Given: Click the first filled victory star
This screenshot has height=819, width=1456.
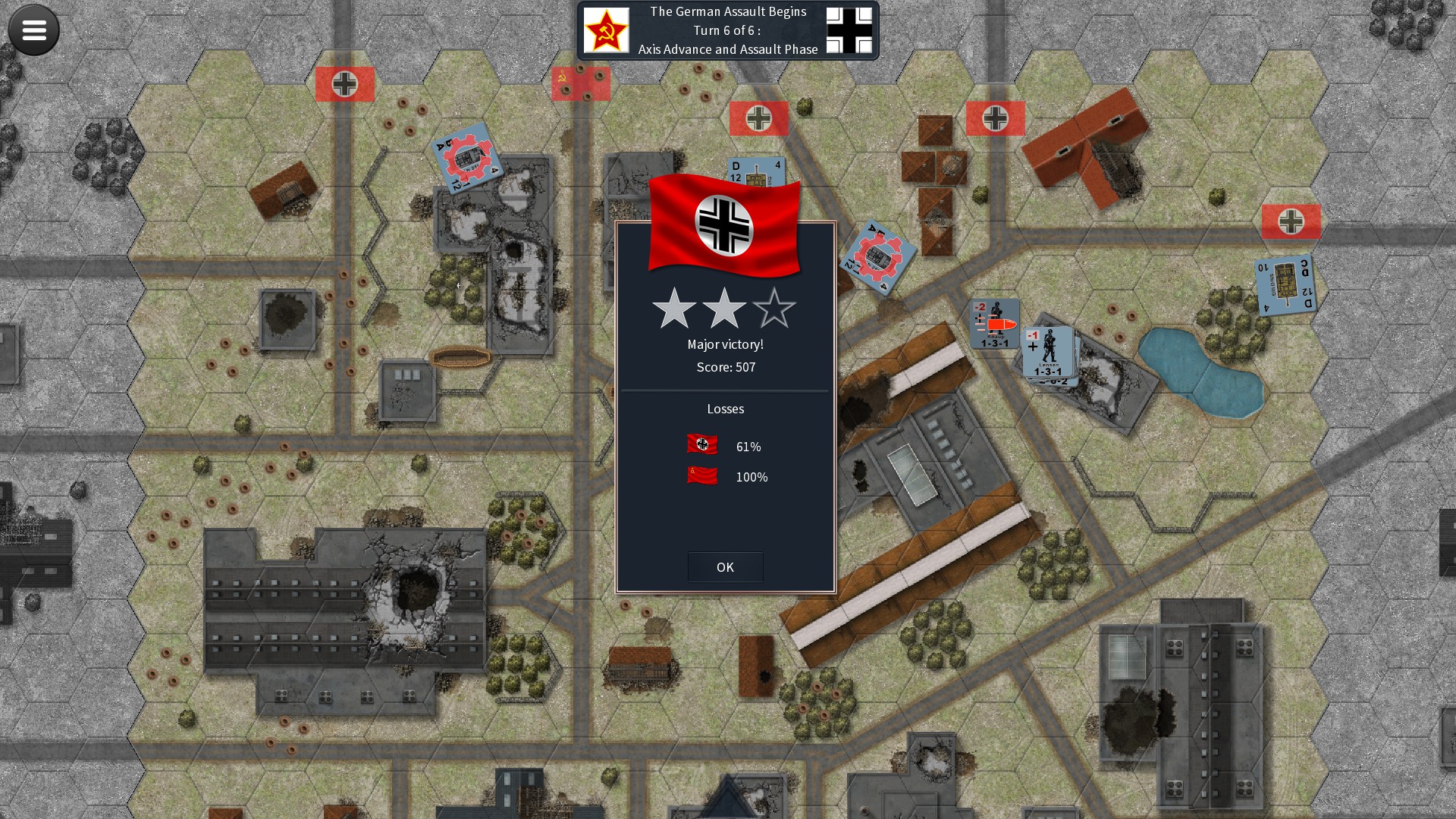Looking at the screenshot, I should [x=674, y=309].
